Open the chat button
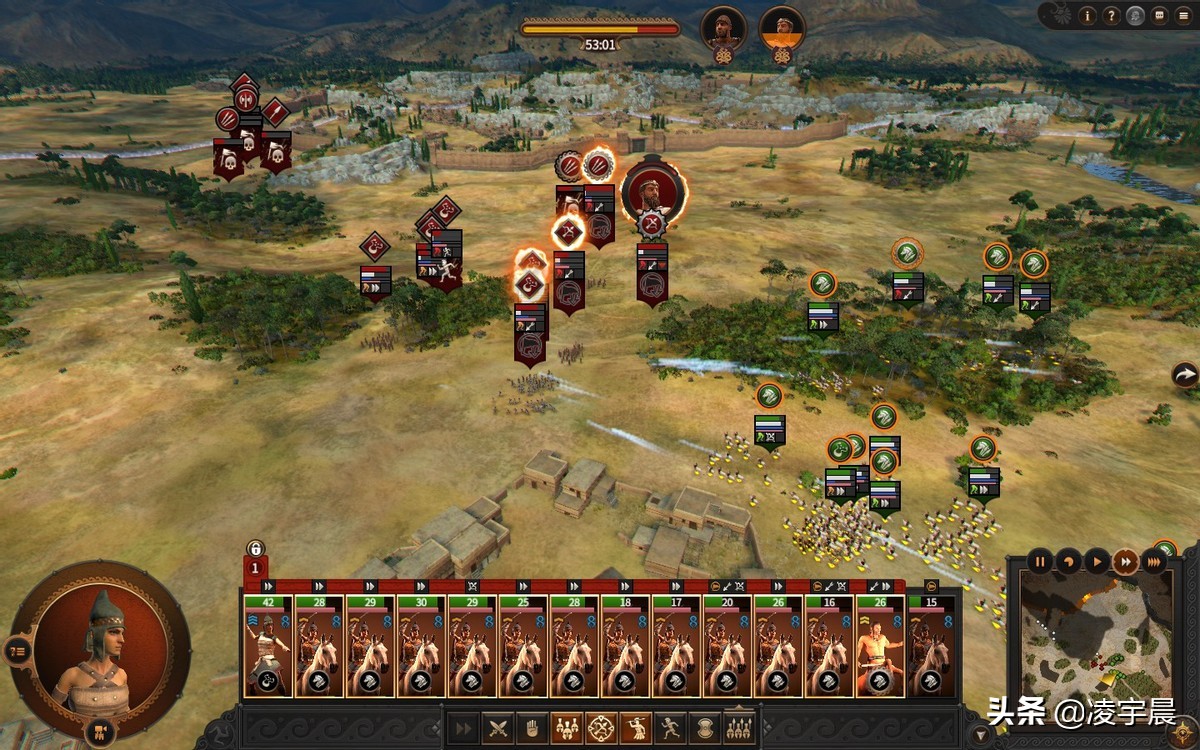The height and width of the screenshot is (750, 1200). click(1158, 15)
